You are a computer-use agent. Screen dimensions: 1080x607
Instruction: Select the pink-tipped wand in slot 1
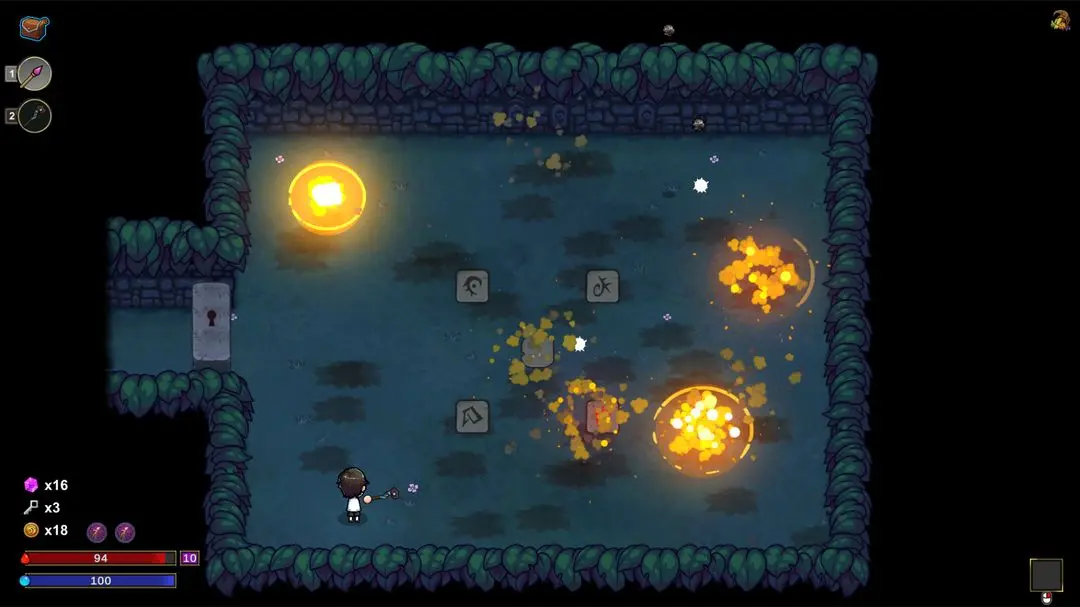[35, 73]
